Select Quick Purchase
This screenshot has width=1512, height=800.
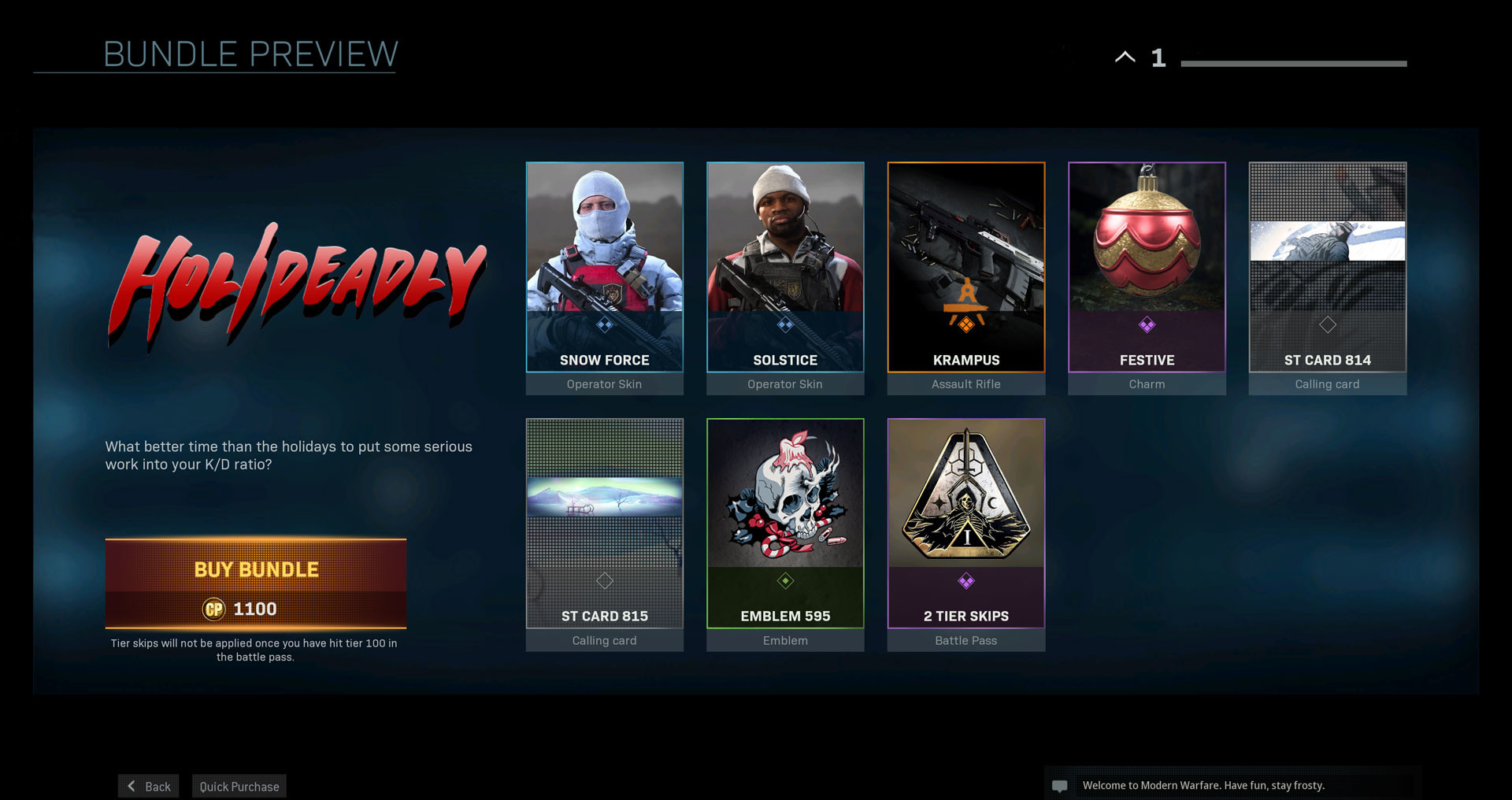[239, 785]
